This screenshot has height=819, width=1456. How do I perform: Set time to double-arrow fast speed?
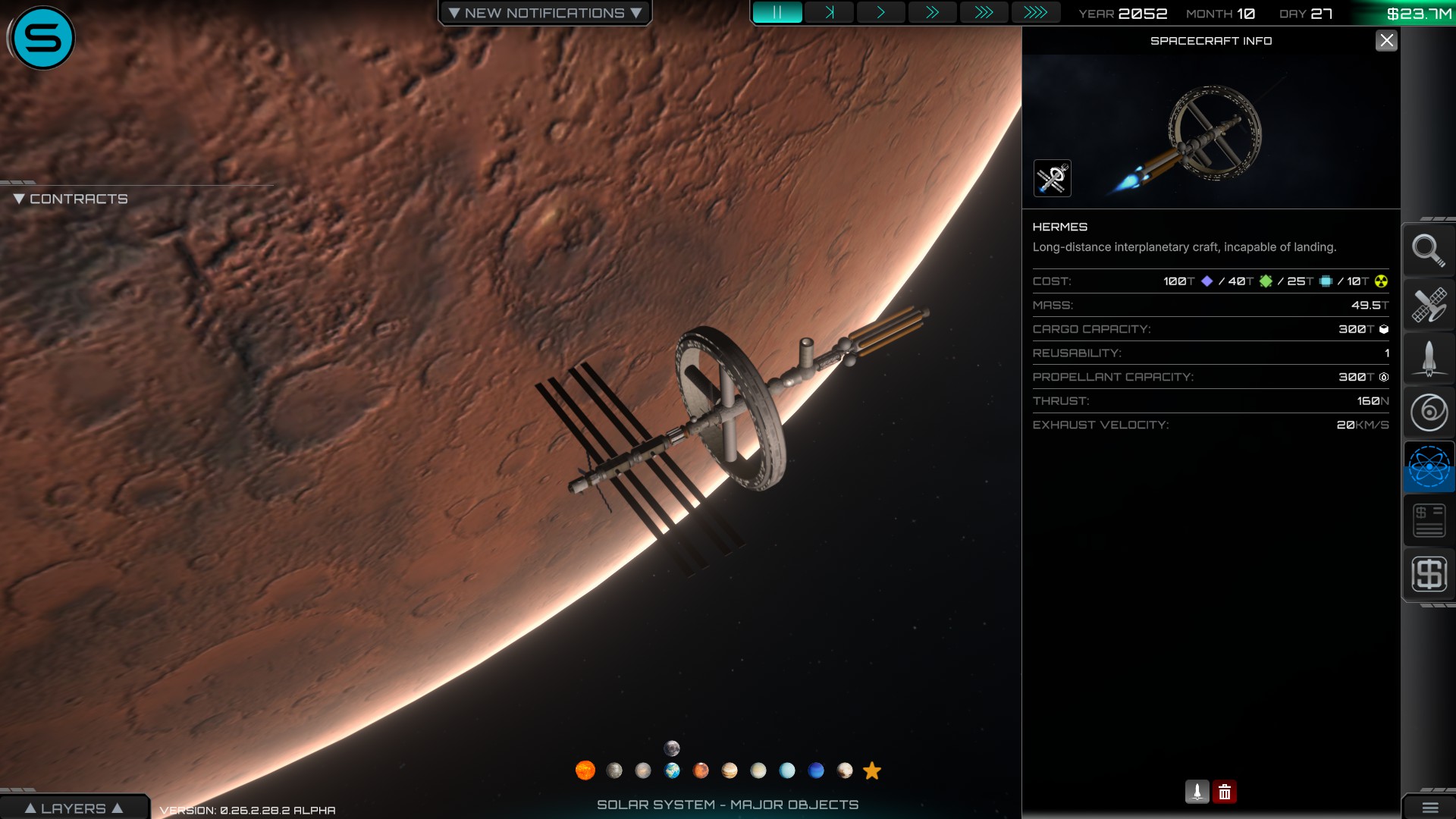click(932, 13)
